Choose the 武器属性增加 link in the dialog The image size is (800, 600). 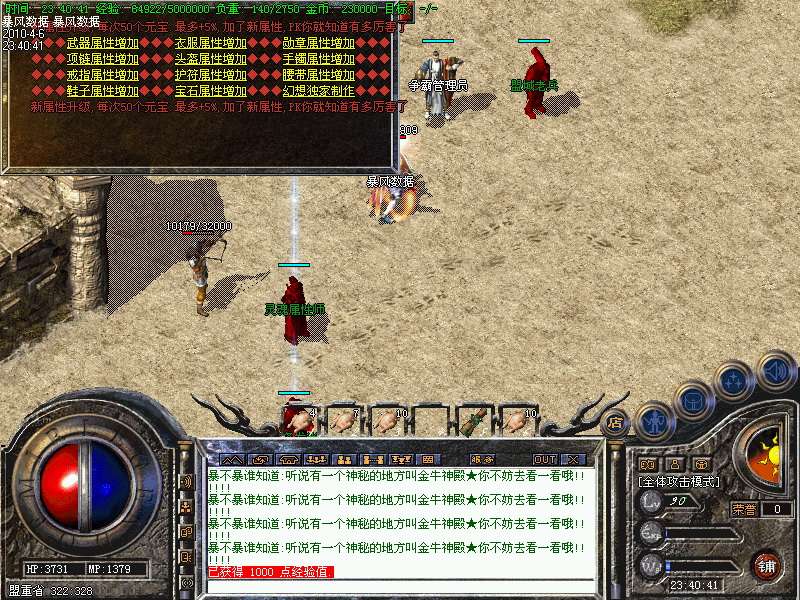[103, 44]
